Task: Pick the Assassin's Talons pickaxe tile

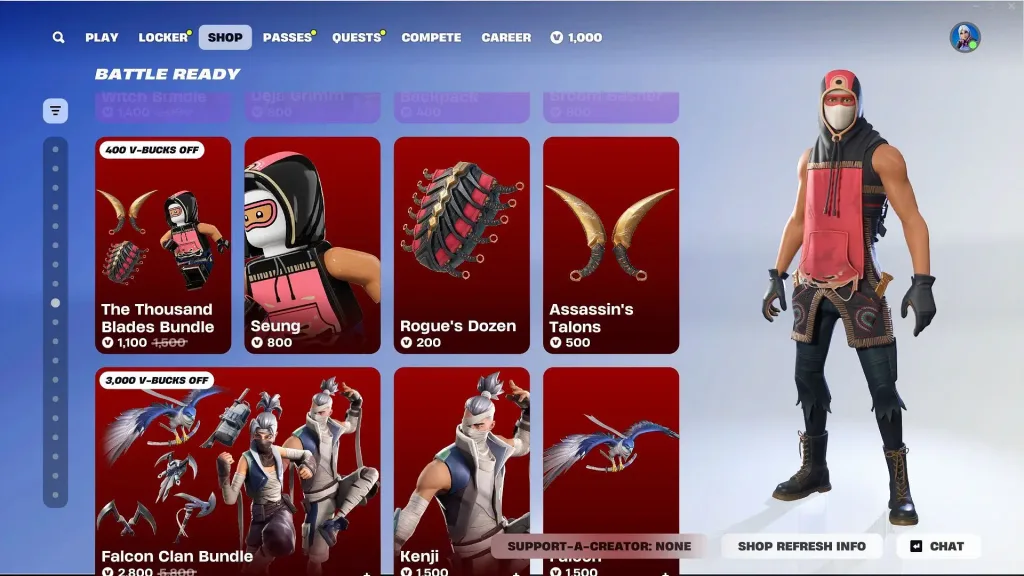Action: [610, 245]
